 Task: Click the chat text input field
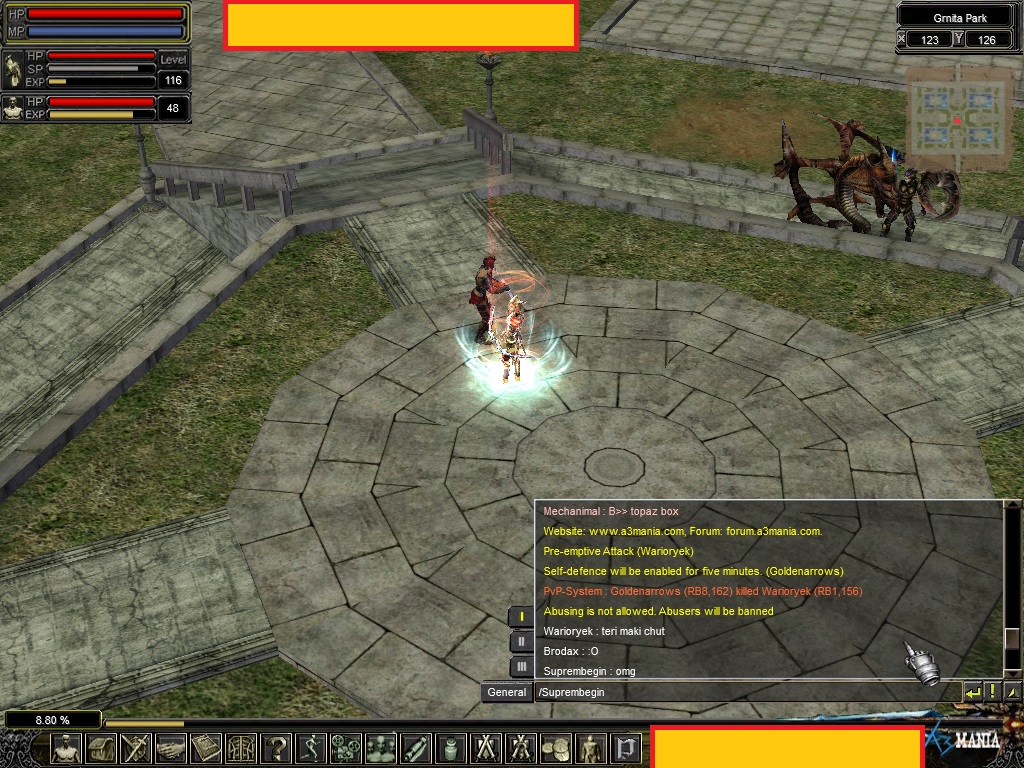click(x=745, y=692)
